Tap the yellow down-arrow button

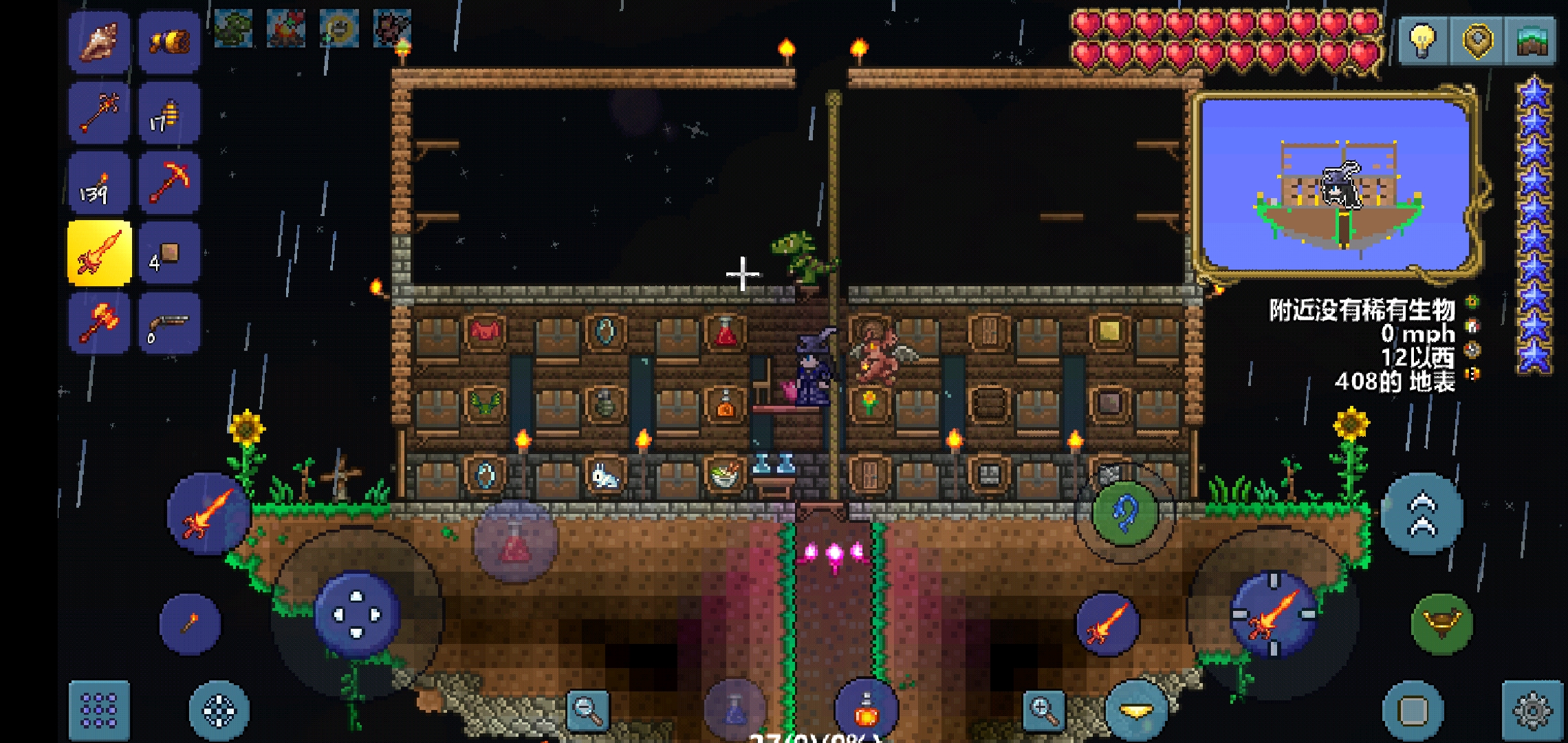click(x=1136, y=711)
